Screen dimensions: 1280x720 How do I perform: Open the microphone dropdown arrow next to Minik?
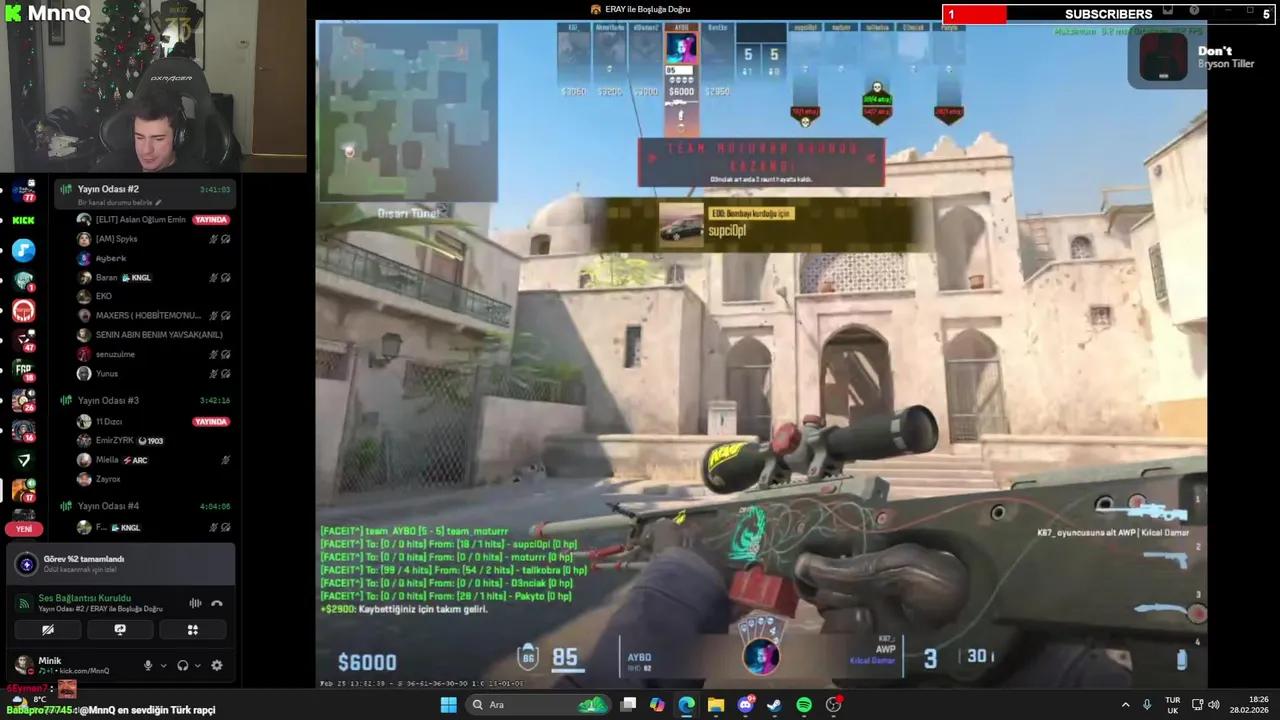tap(164, 665)
